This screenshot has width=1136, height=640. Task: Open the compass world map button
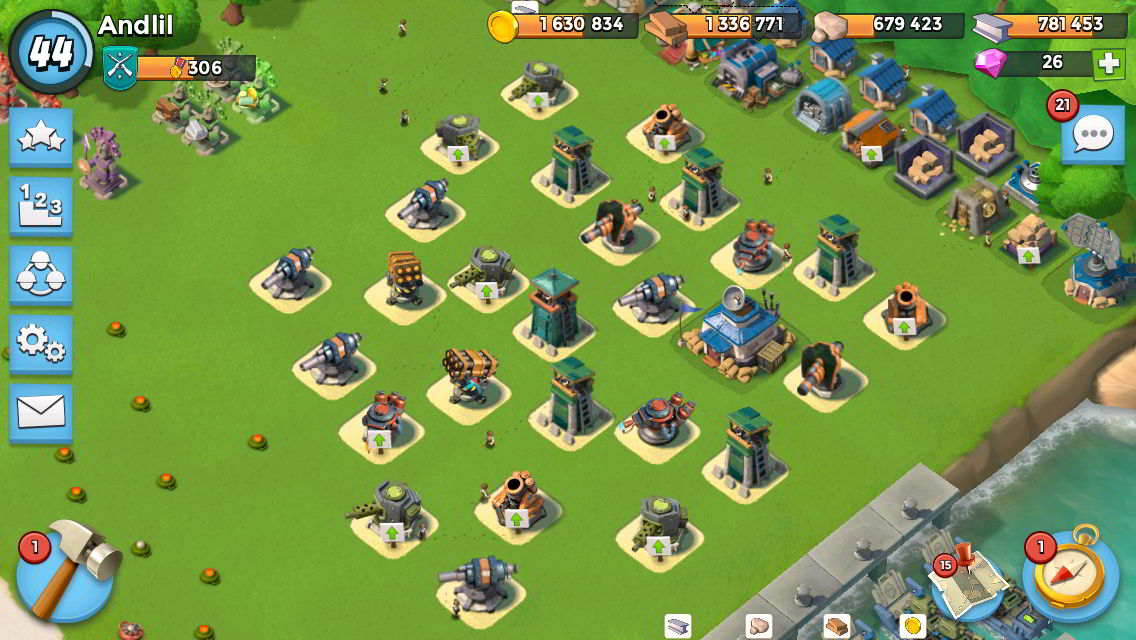coord(1070,578)
